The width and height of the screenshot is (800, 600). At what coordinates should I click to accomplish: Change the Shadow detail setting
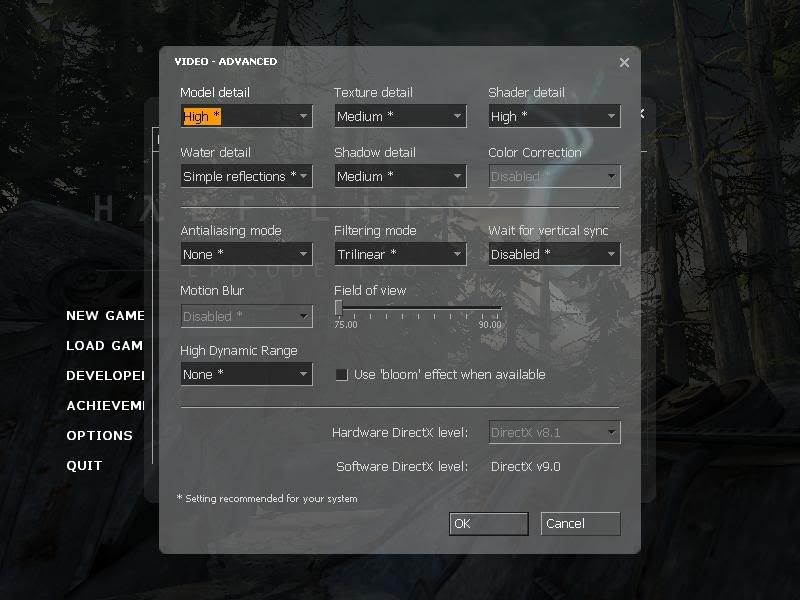tap(400, 176)
